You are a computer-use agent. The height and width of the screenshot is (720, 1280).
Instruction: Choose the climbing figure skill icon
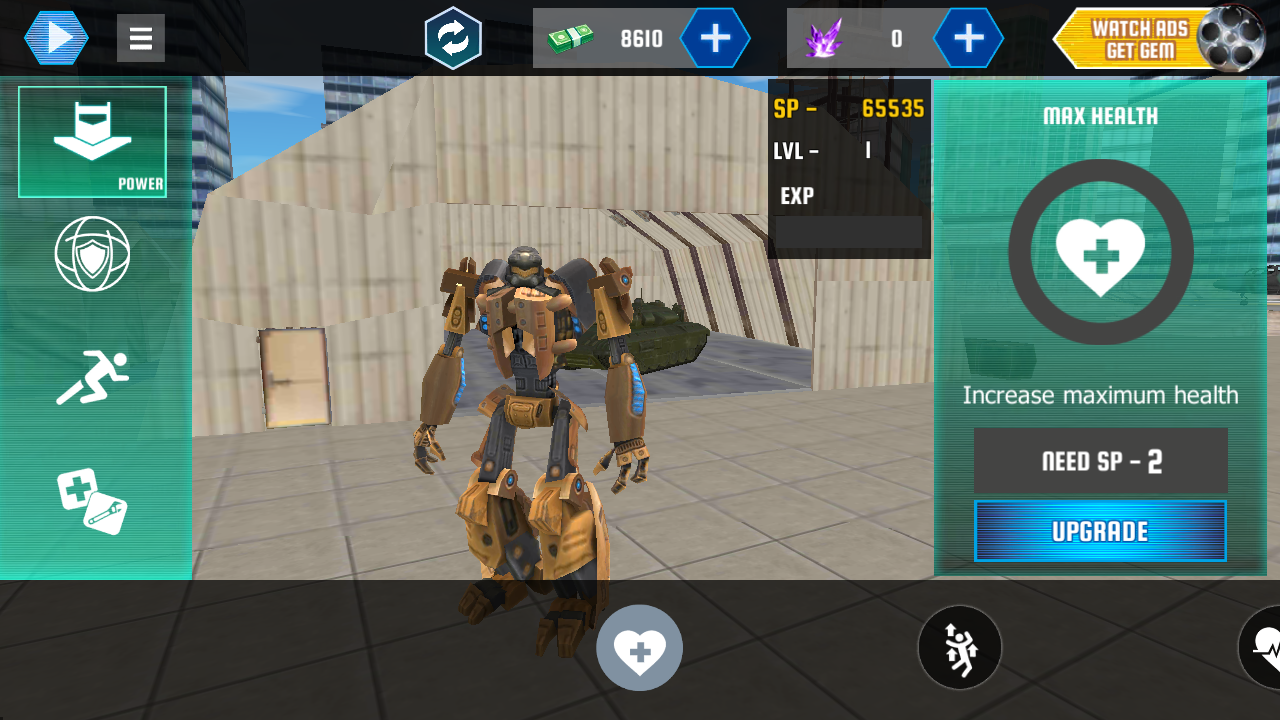tap(960, 648)
